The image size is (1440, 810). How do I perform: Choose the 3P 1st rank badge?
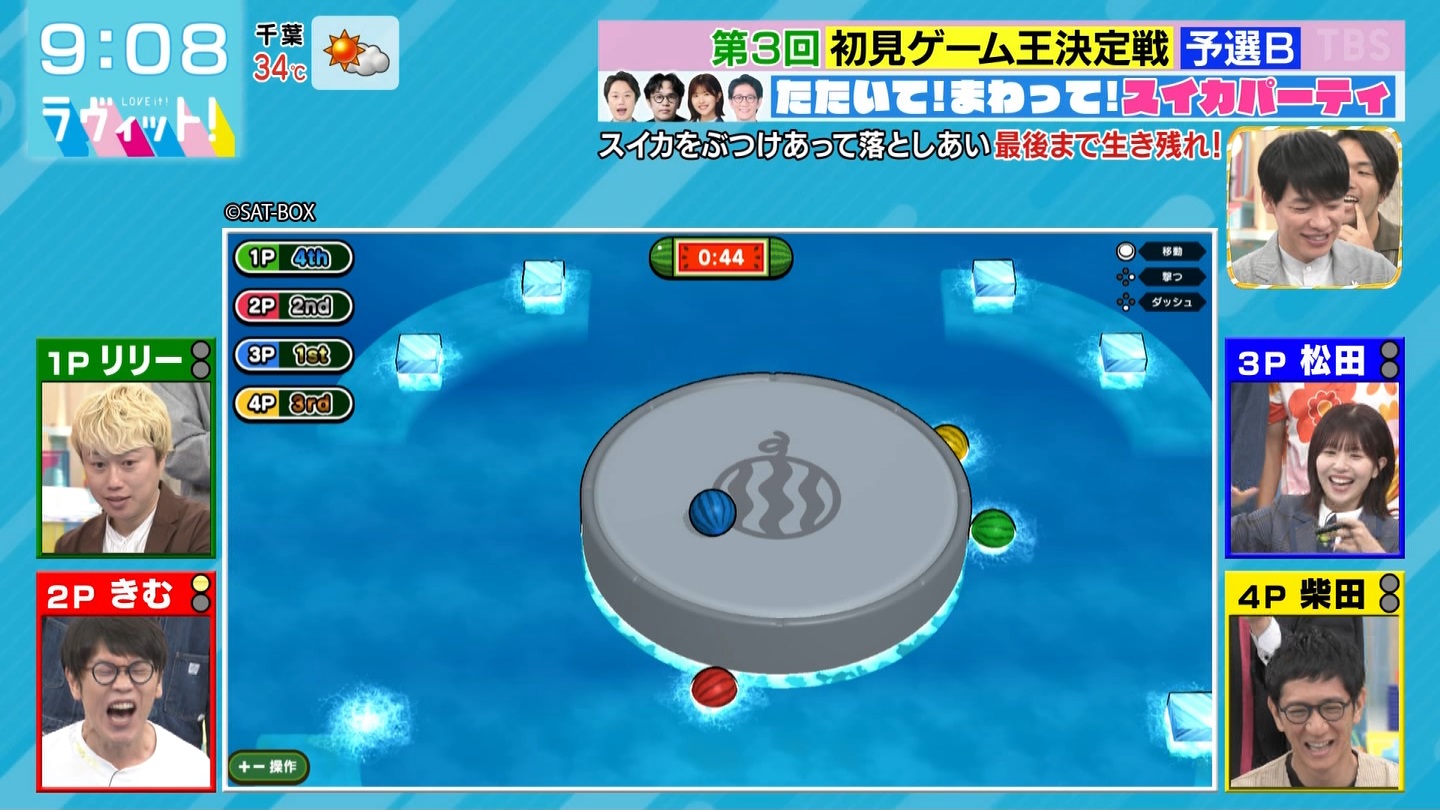click(293, 355)
